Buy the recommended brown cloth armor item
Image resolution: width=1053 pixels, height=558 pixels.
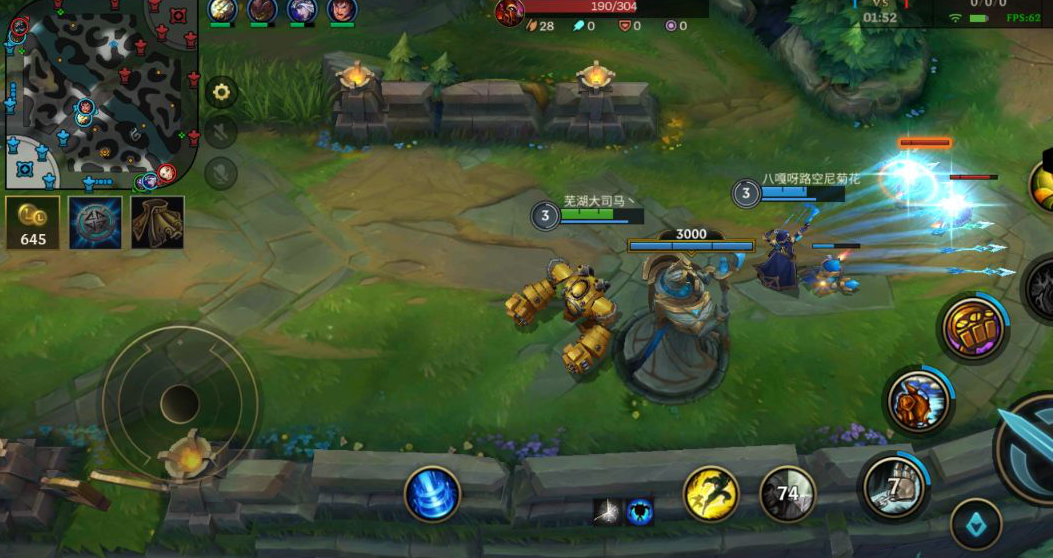point(157,222)
